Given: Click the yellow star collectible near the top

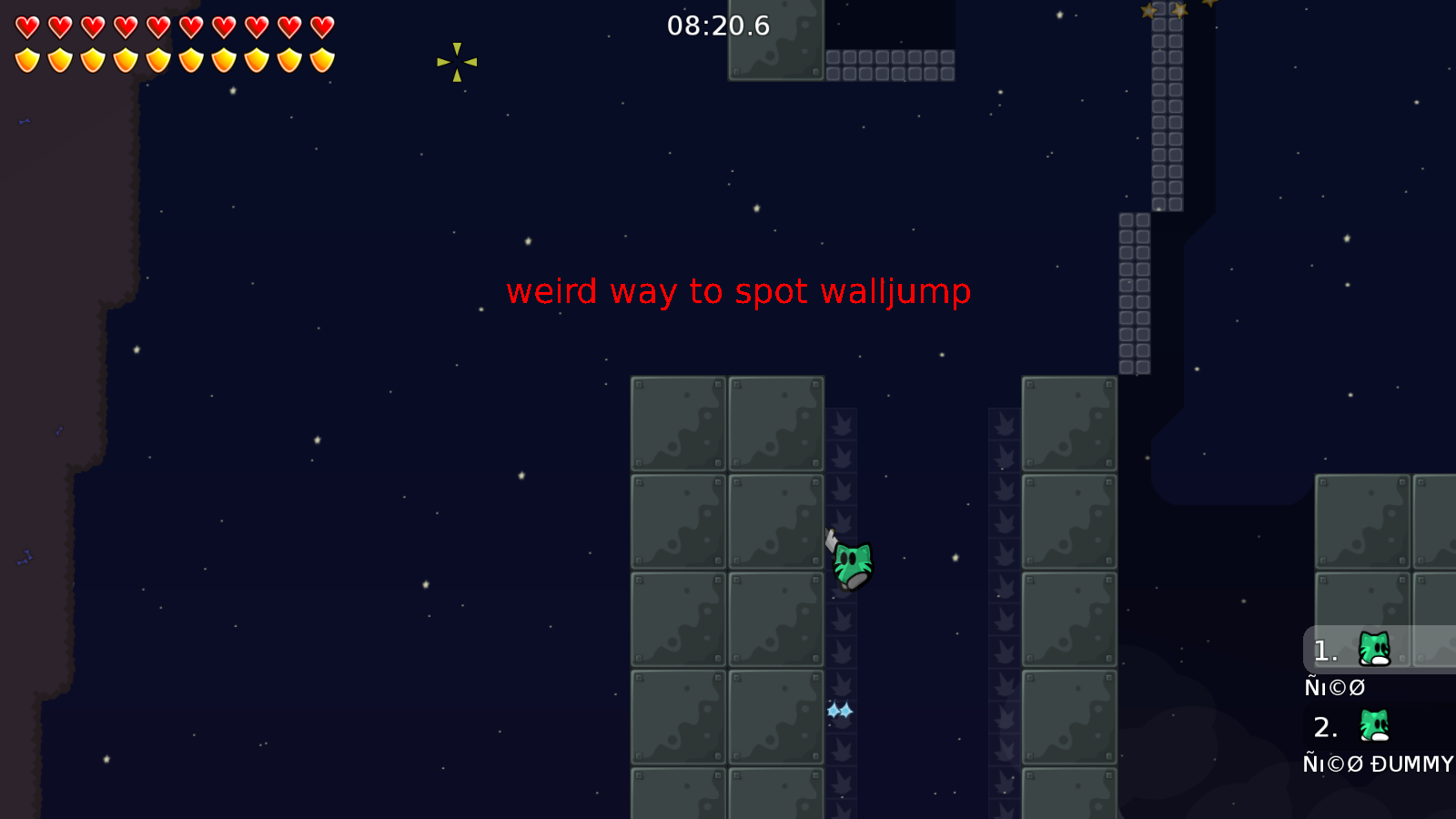Looking at the screenshot, I should [x=457, y=61].
